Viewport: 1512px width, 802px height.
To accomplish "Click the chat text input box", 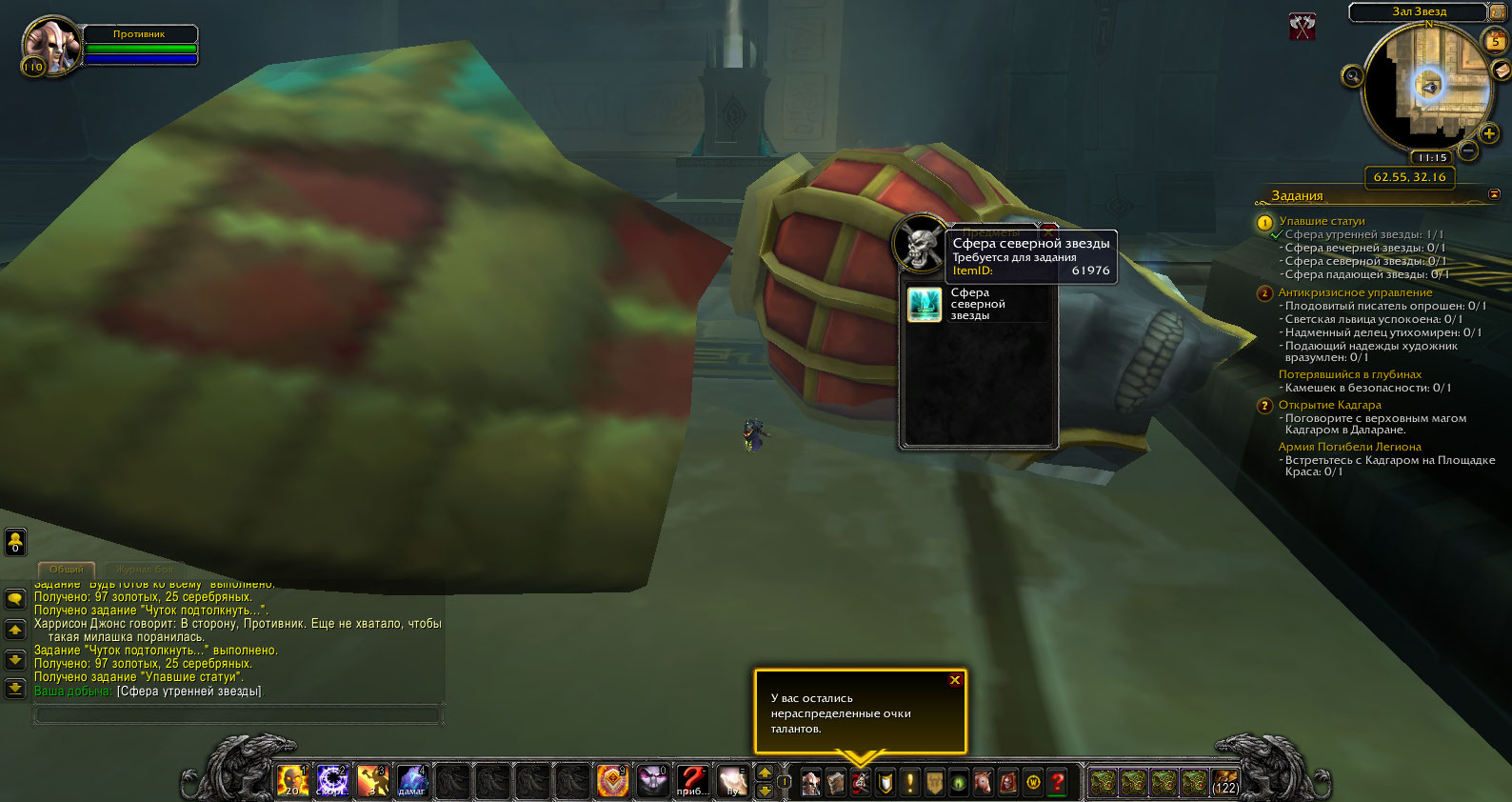I will 238,714.
